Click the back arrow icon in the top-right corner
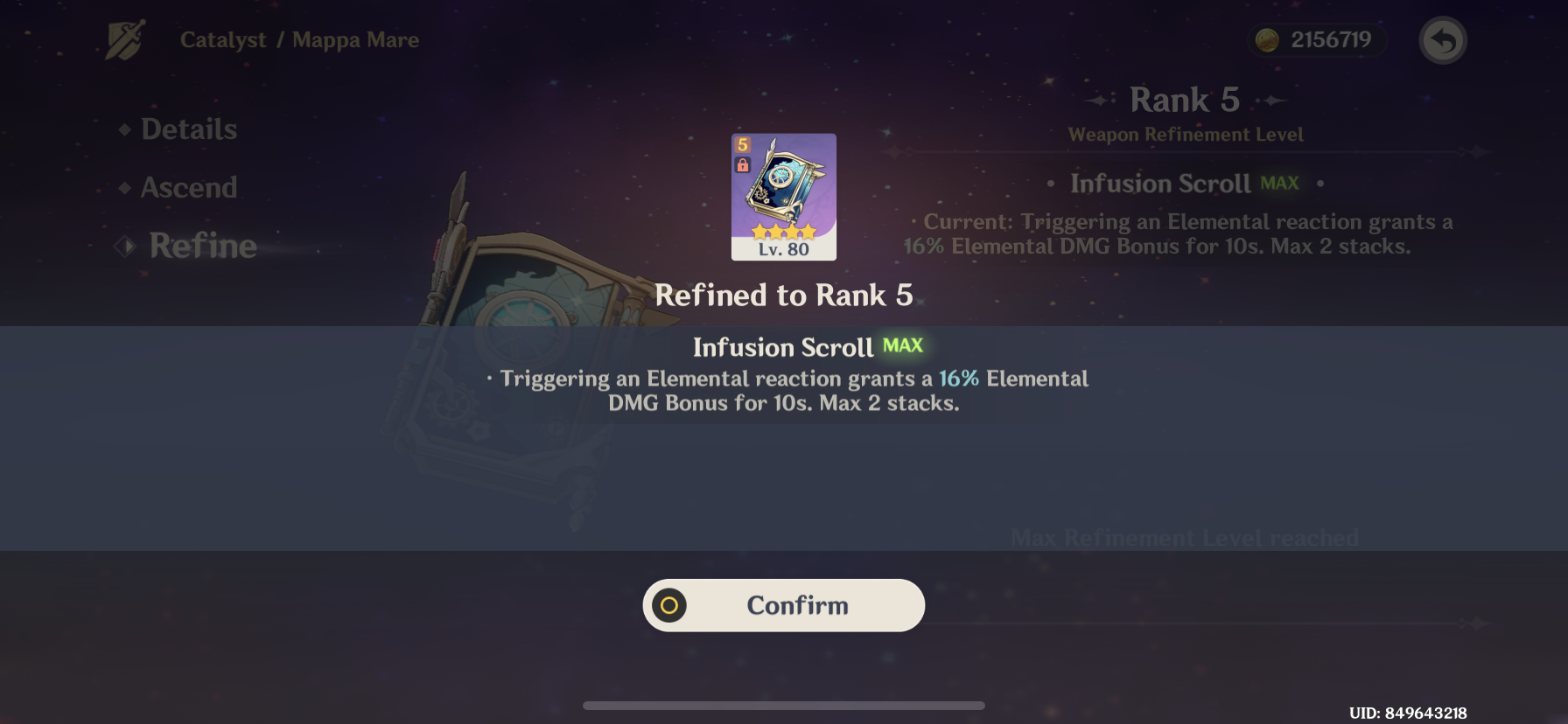Viewport: 1568px width, 724px height. pyautogui.click(x=1442, y=39)
